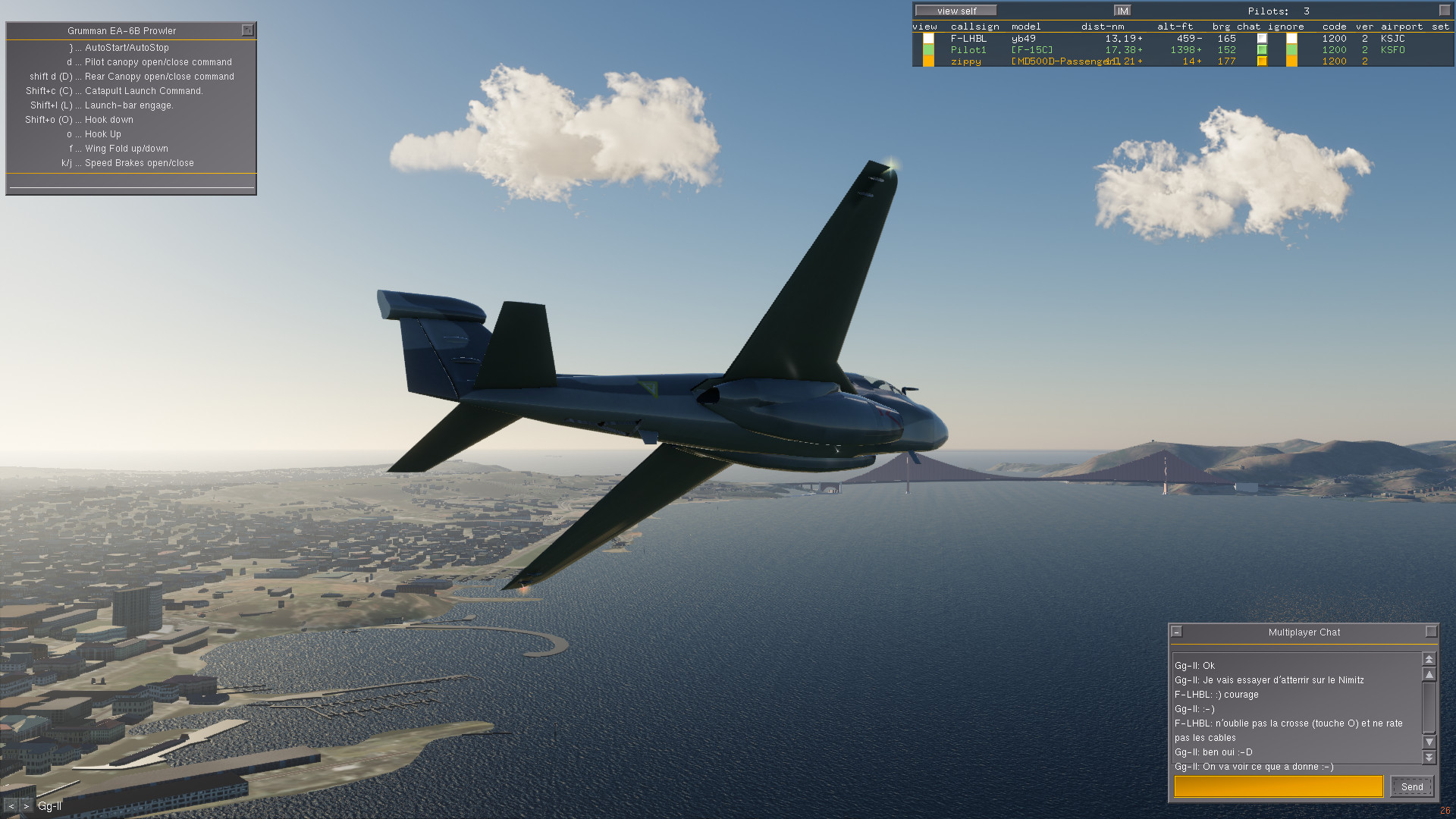Jump to the top of chat history
Viewport: 1456px width, 819px height.
pos(1429,659)
